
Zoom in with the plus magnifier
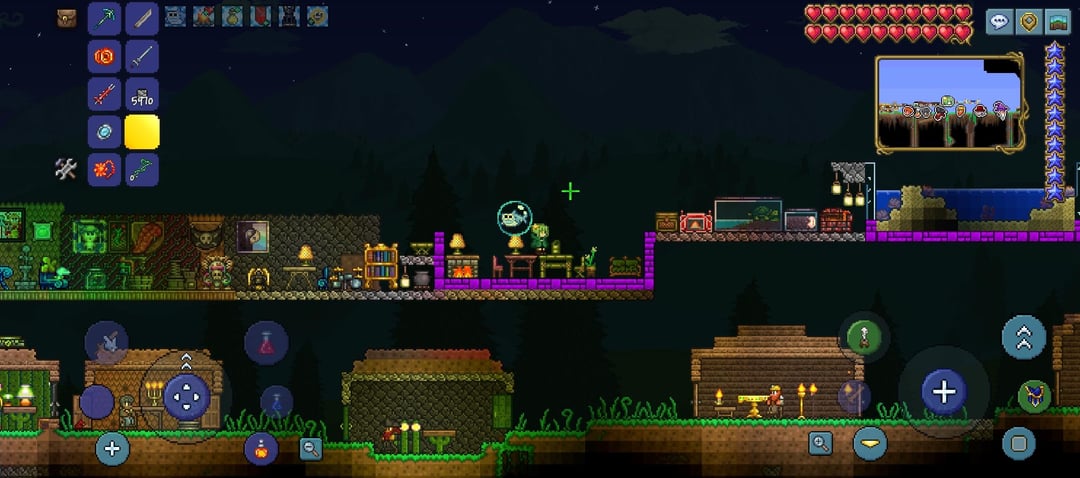point(820,443)
